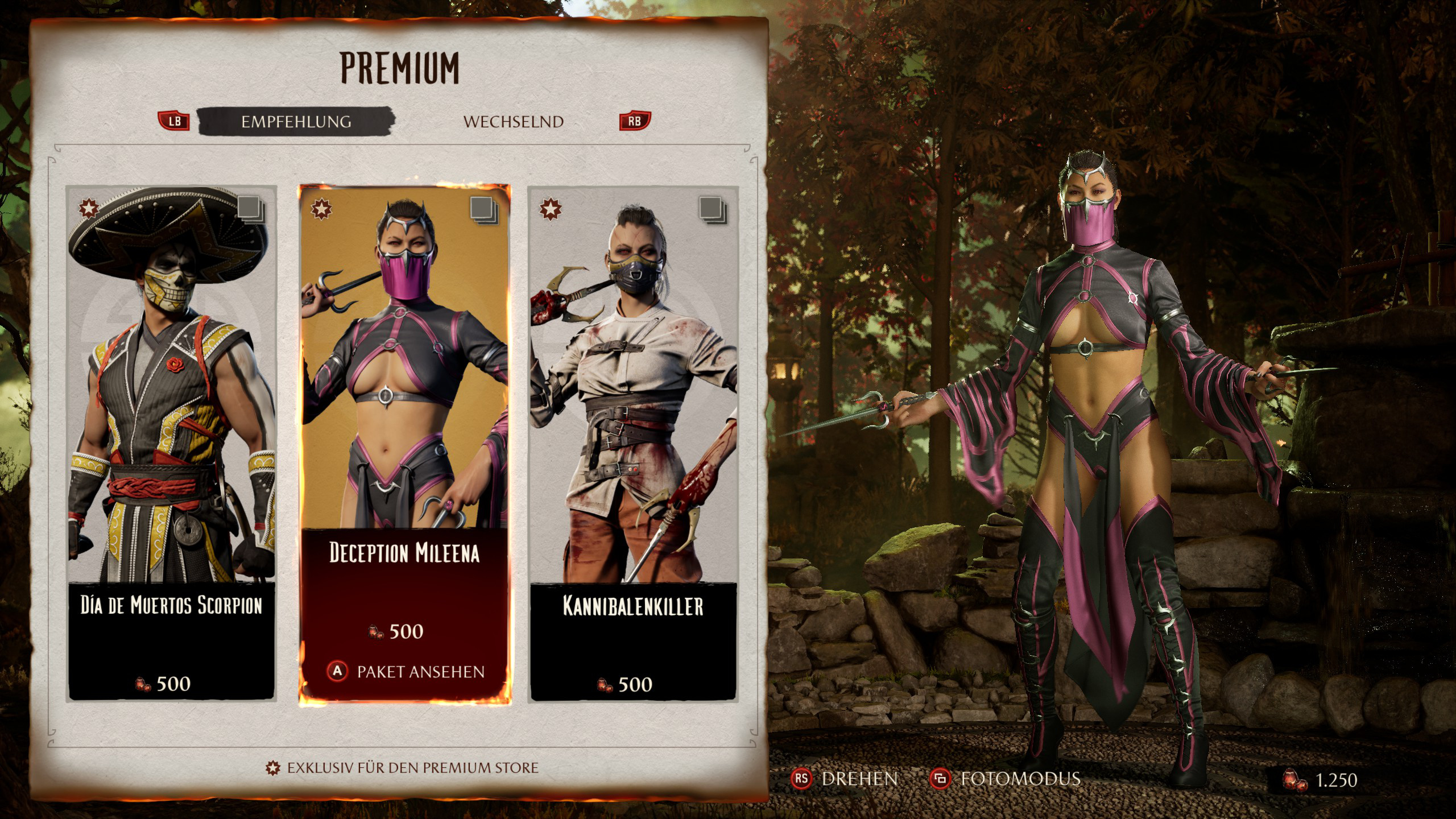1456x819 pixels.
Task: Open the Wechselnd tab
Action: pos(513,122)
